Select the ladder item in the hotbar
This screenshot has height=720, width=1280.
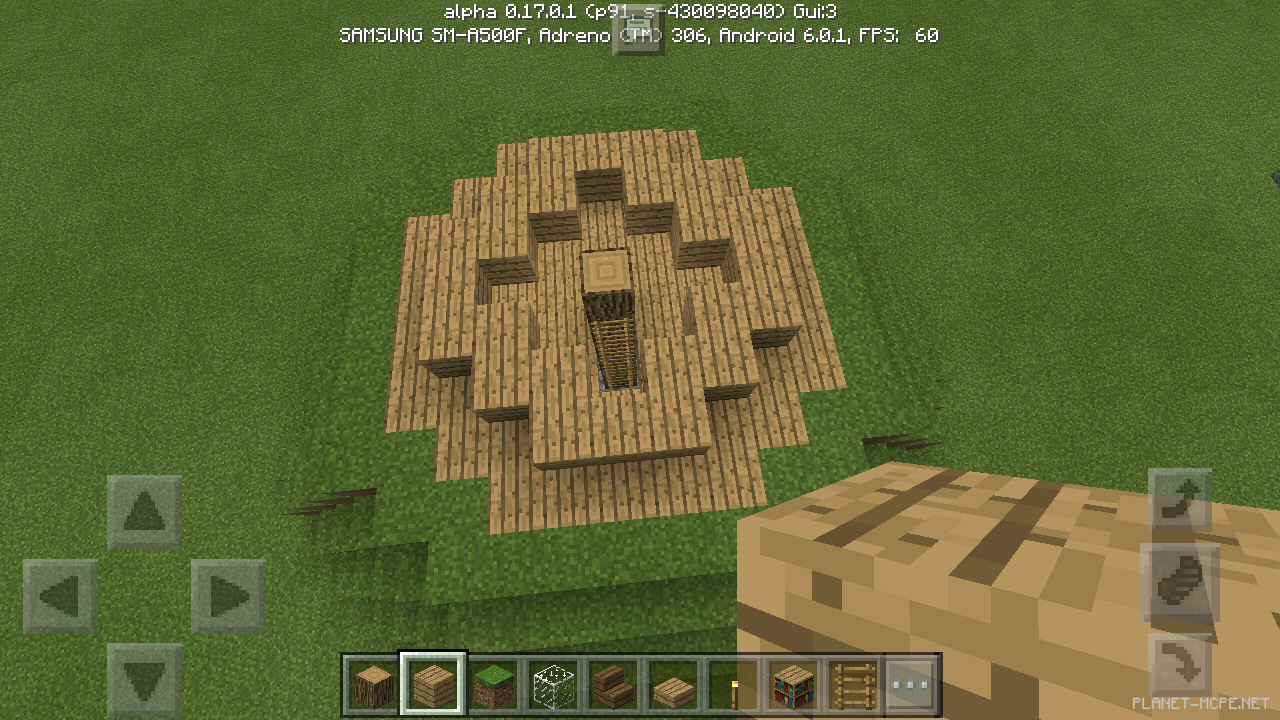click(x=852, y=683)
